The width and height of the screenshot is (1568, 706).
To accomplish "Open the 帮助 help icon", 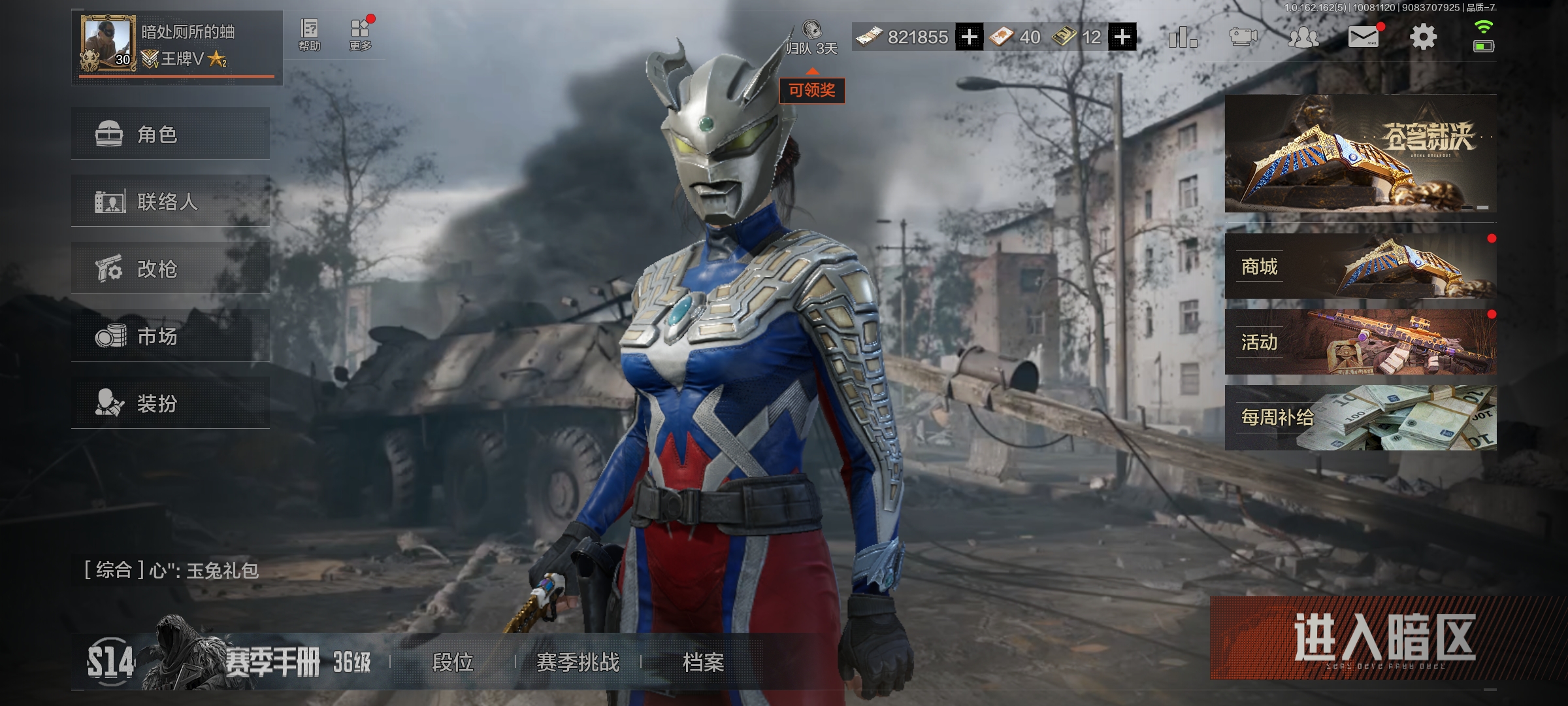I will point(309,35).
